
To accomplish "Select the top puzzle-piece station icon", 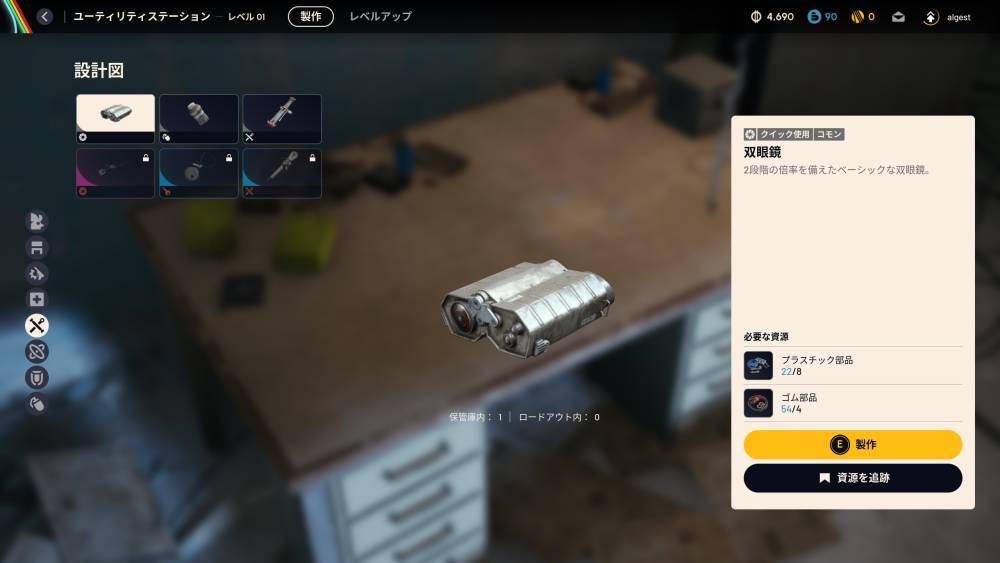I will (37, 221).
